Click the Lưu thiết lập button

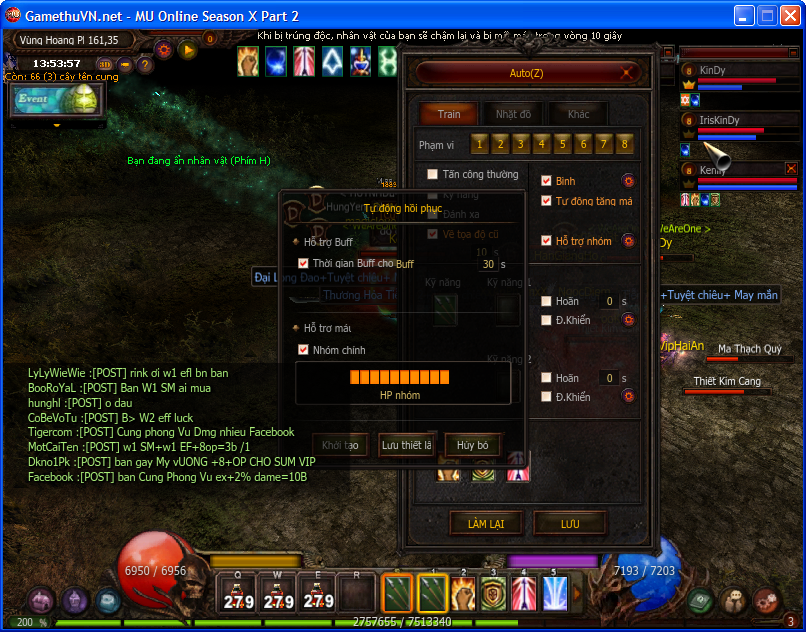[x=406, y=445]
